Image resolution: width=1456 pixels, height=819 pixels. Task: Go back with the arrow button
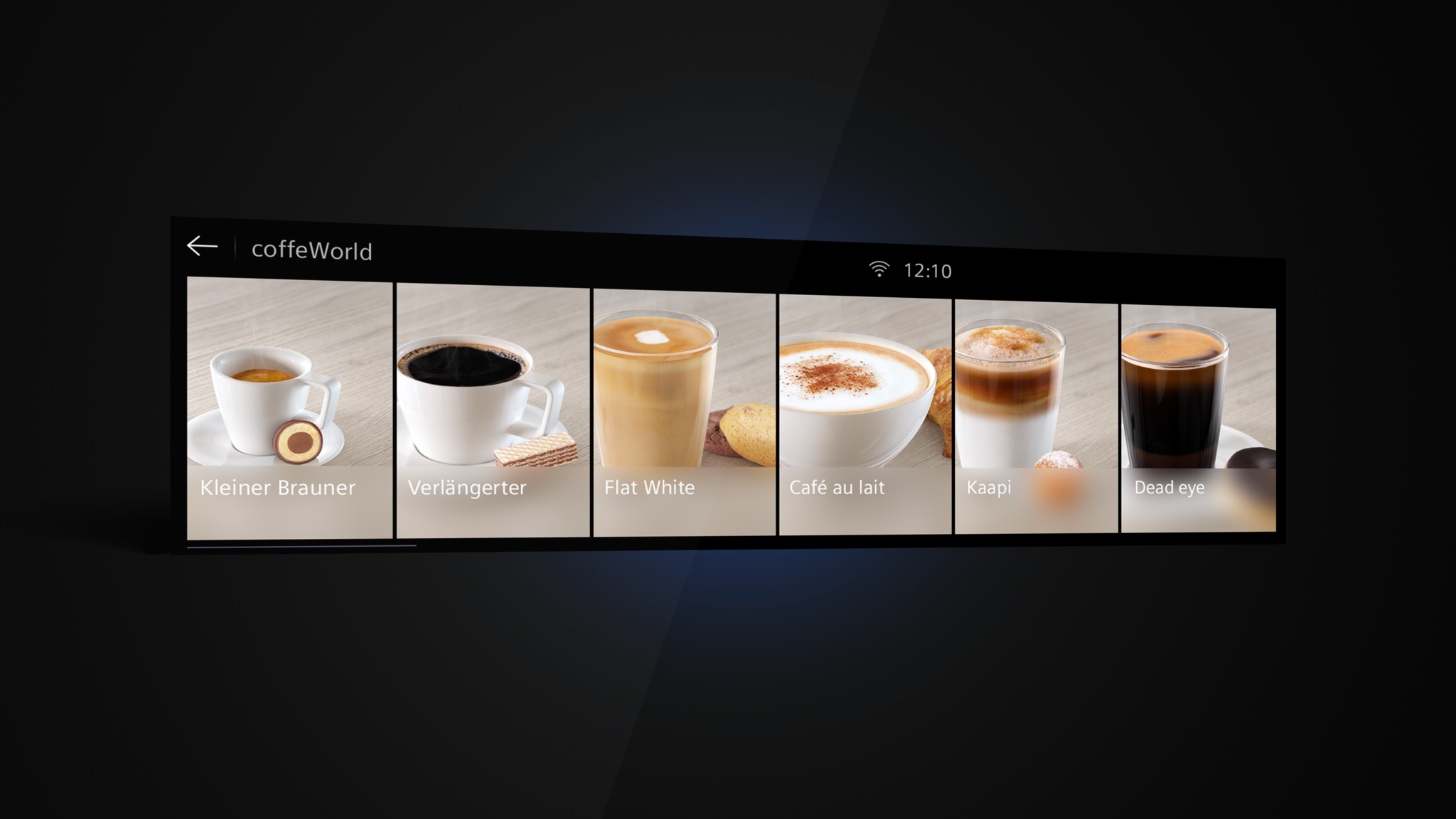(x=202, y=246)
